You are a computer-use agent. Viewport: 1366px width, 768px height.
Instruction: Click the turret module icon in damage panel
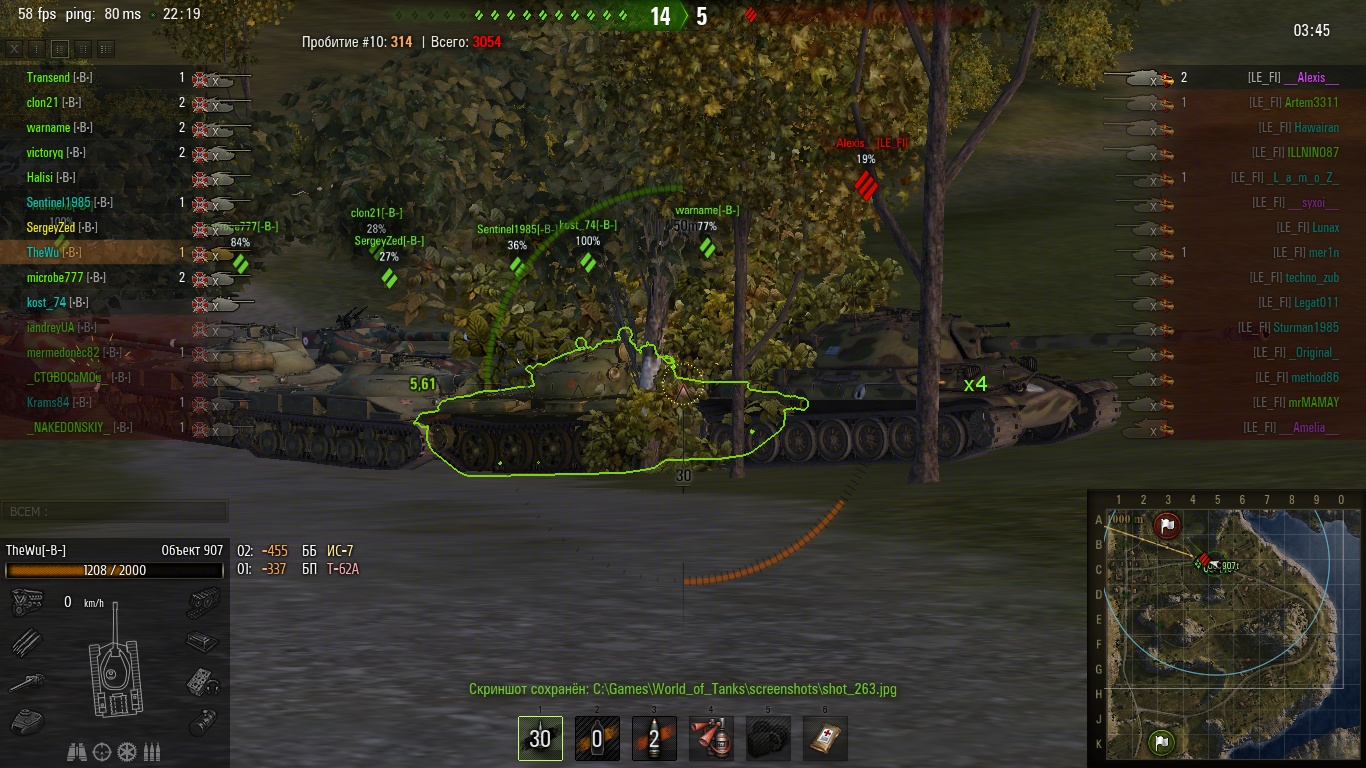coord(26,720)
